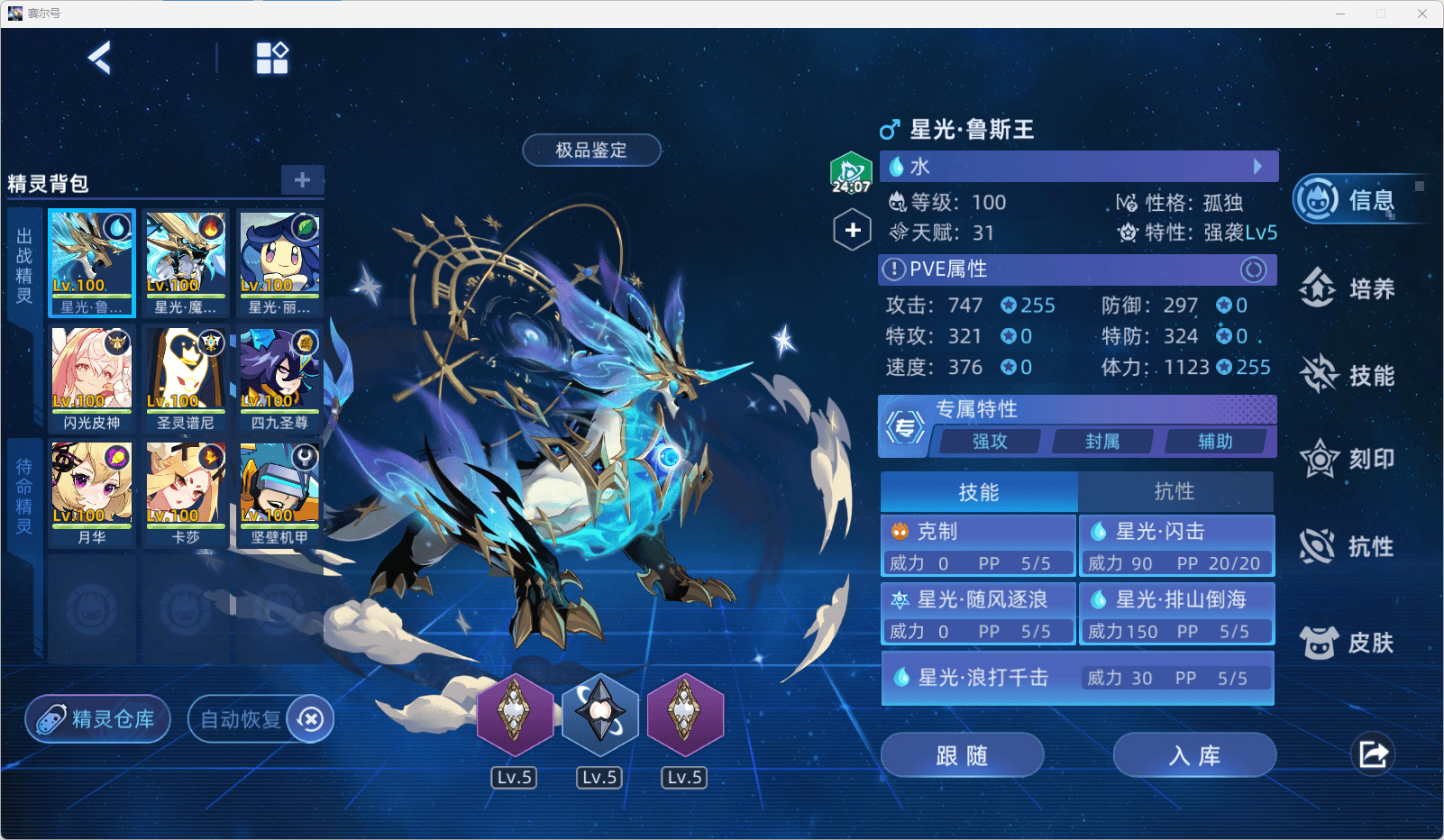Click the share arrow icon
This screenshot has width=1444, height=840.
click(x=1373, y=754)
